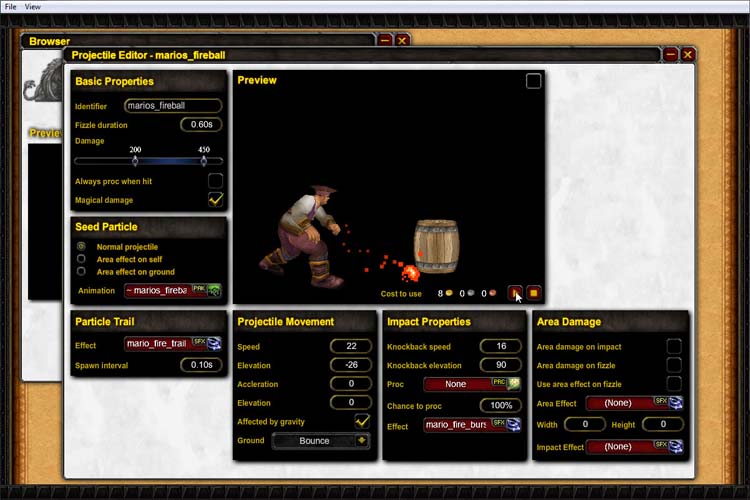The height and width of the screenshot is (500, 750).
Task: Open the Ground Bounce dropdown
Action: (320, 441)
